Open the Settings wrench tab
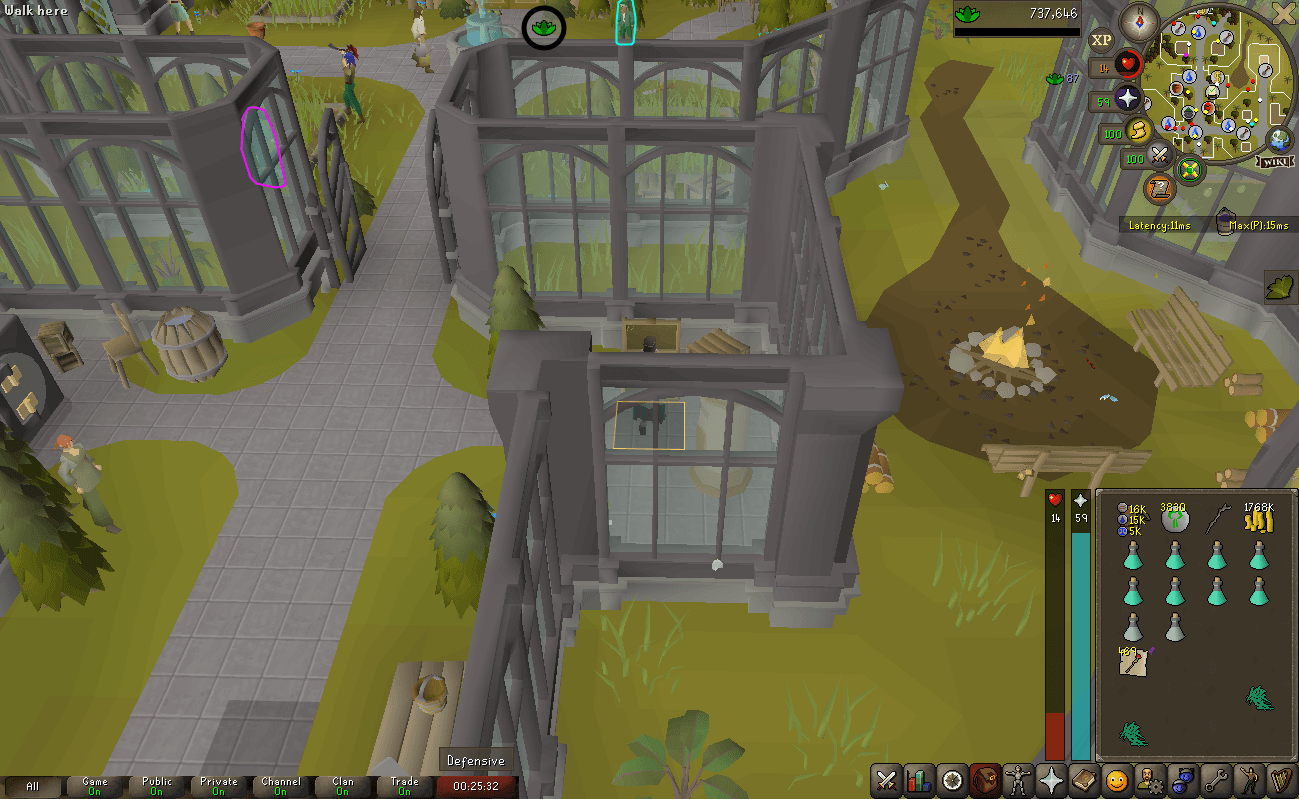The height and width of the screenshot is (799, 1299). [x=1215, y=780]
